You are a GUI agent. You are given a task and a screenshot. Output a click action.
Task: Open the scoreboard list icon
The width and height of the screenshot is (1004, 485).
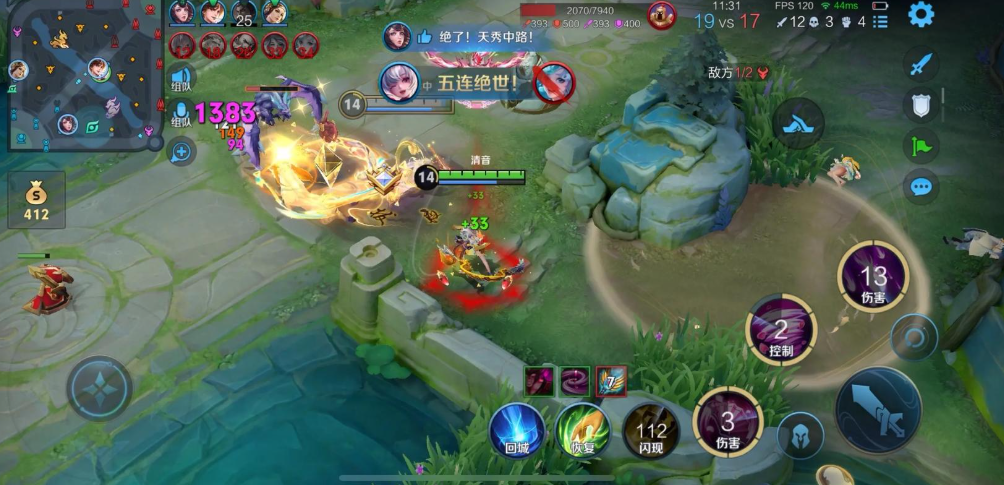pos(879,21)
